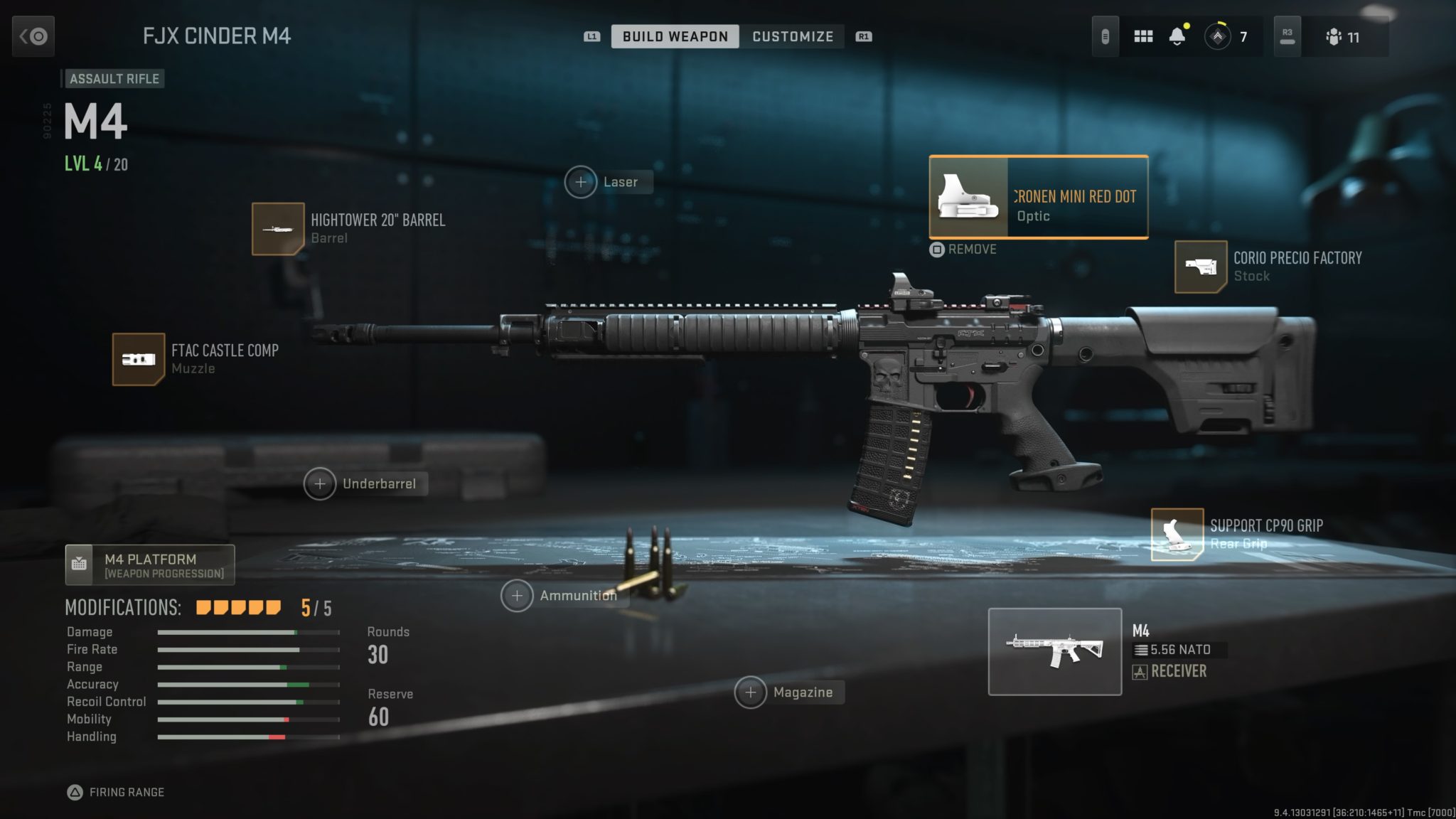Open the notifications bell
1456x819 pixels.
click(1179, 36)
